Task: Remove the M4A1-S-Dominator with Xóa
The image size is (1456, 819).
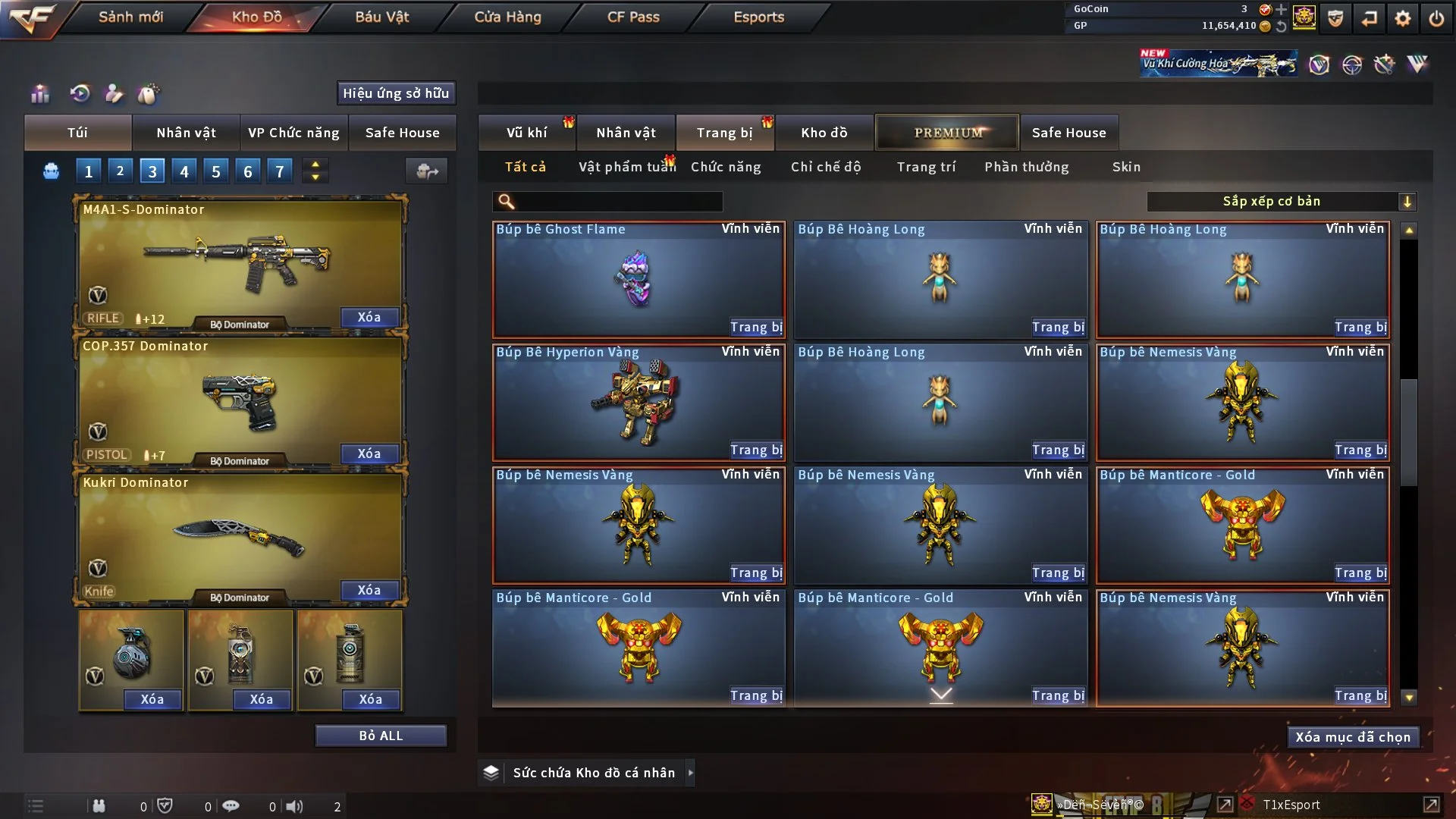Action: point(369,317)
